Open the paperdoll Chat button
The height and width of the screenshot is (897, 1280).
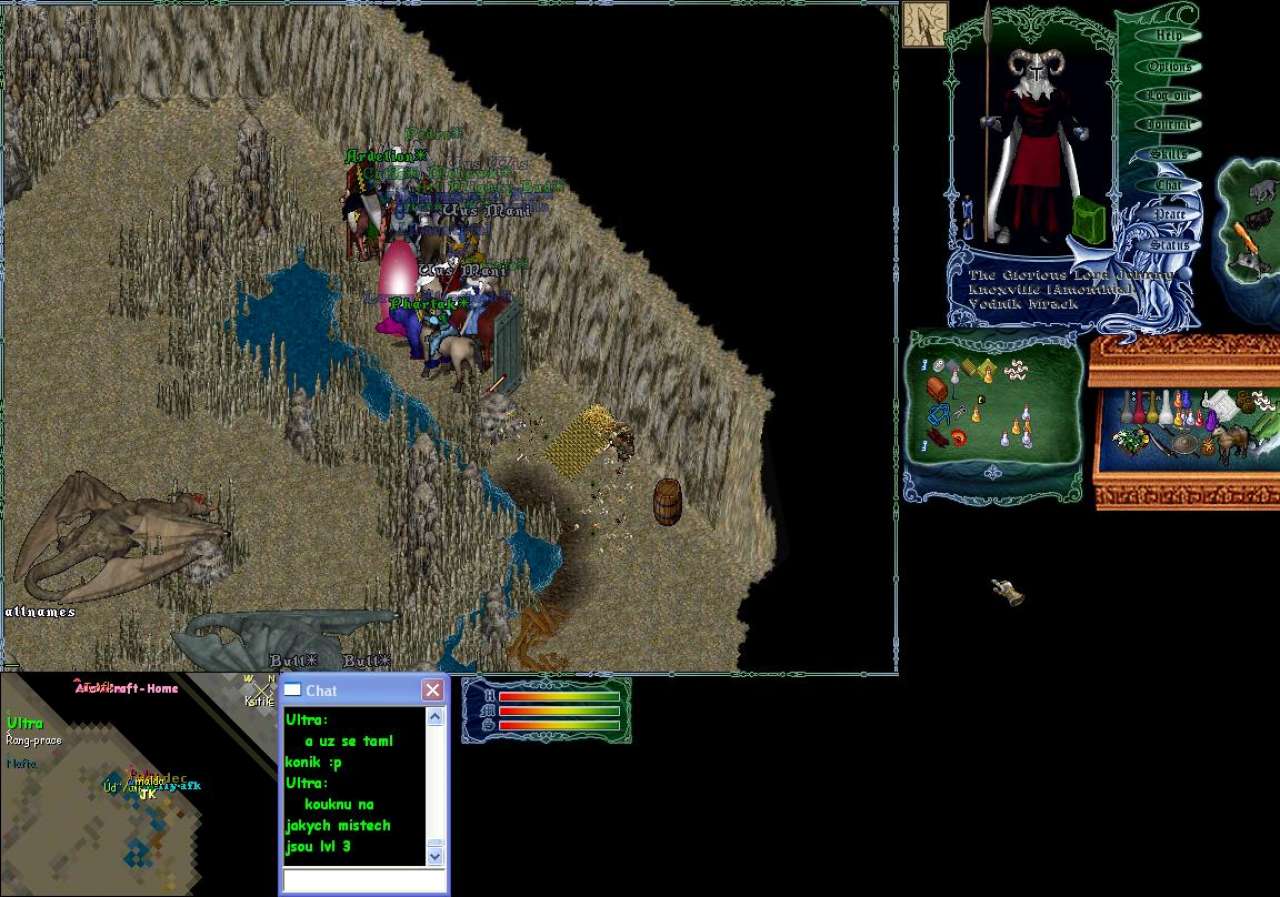coord(1169,185)
